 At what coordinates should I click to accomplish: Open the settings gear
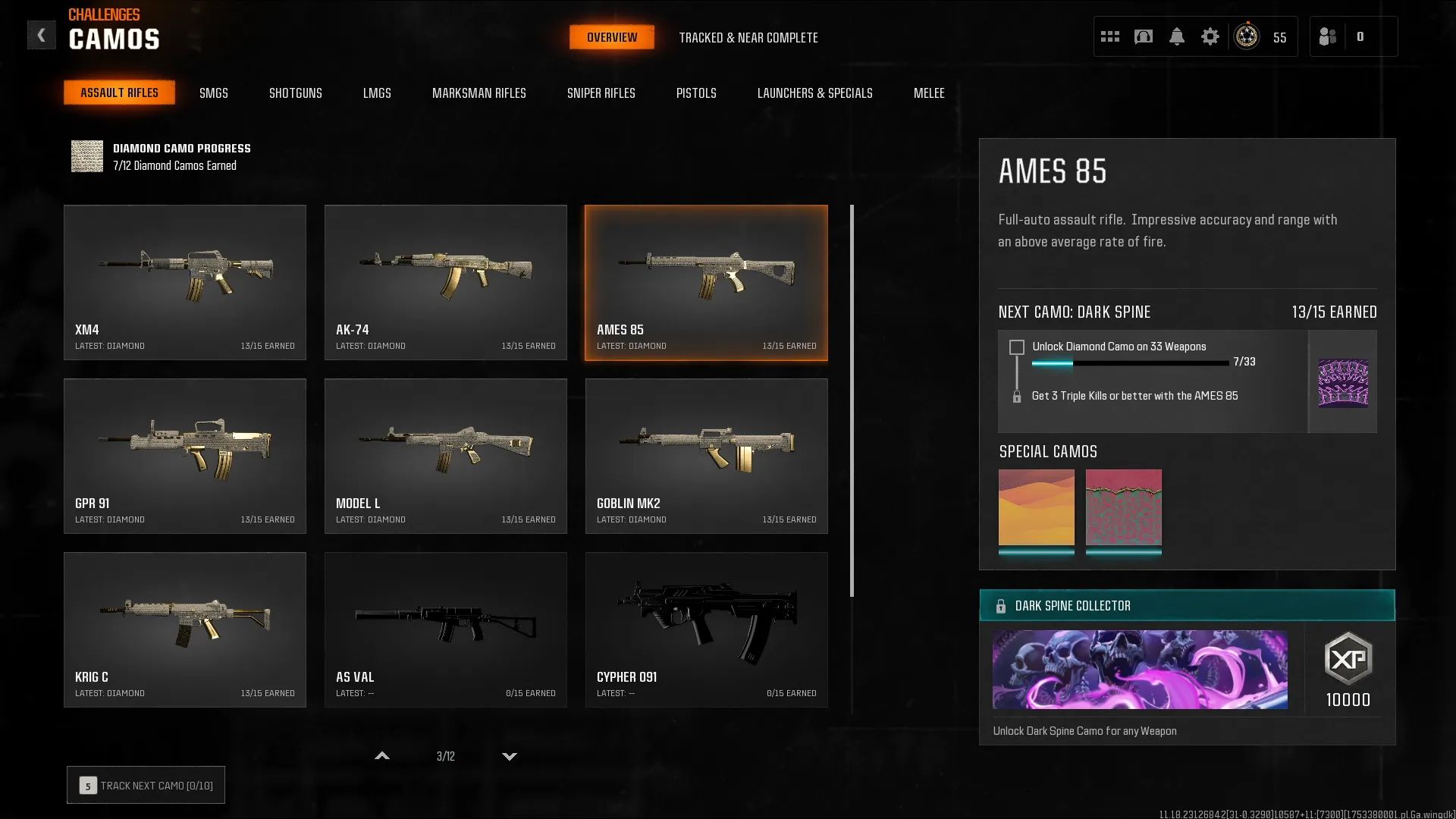pos(1210,36)
